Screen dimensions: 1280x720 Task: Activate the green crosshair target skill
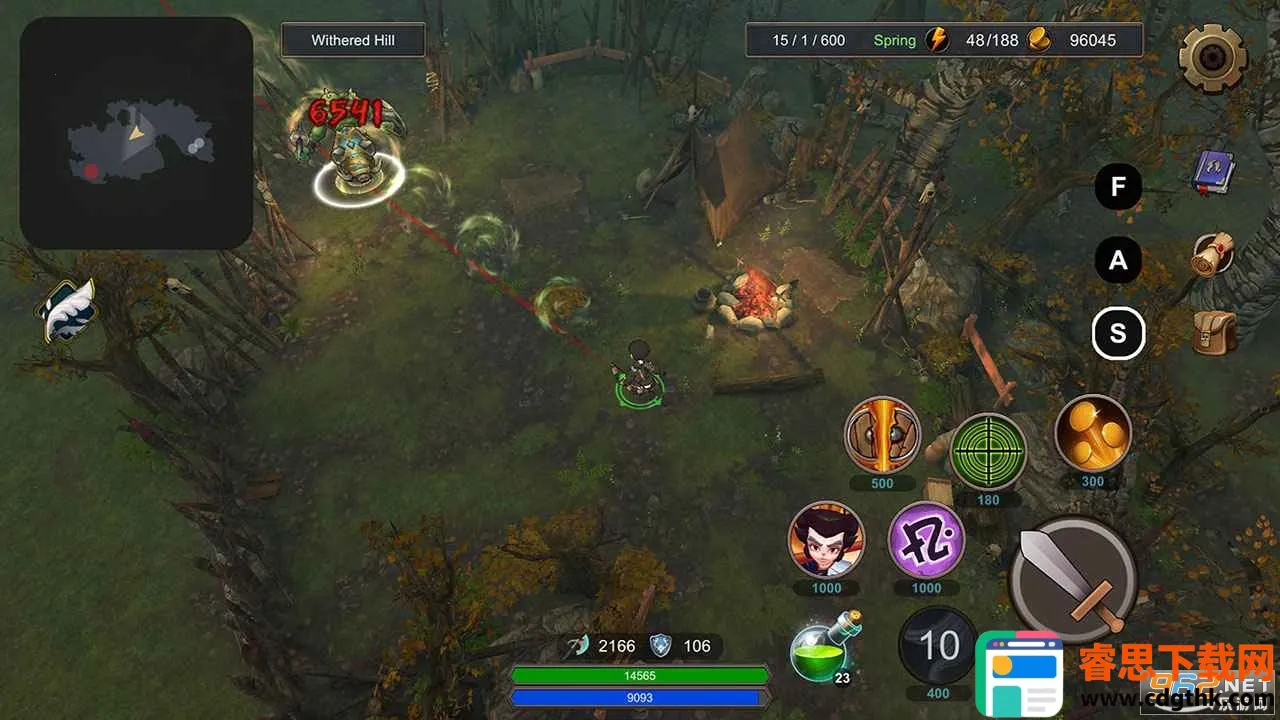(x=988, y=452)
